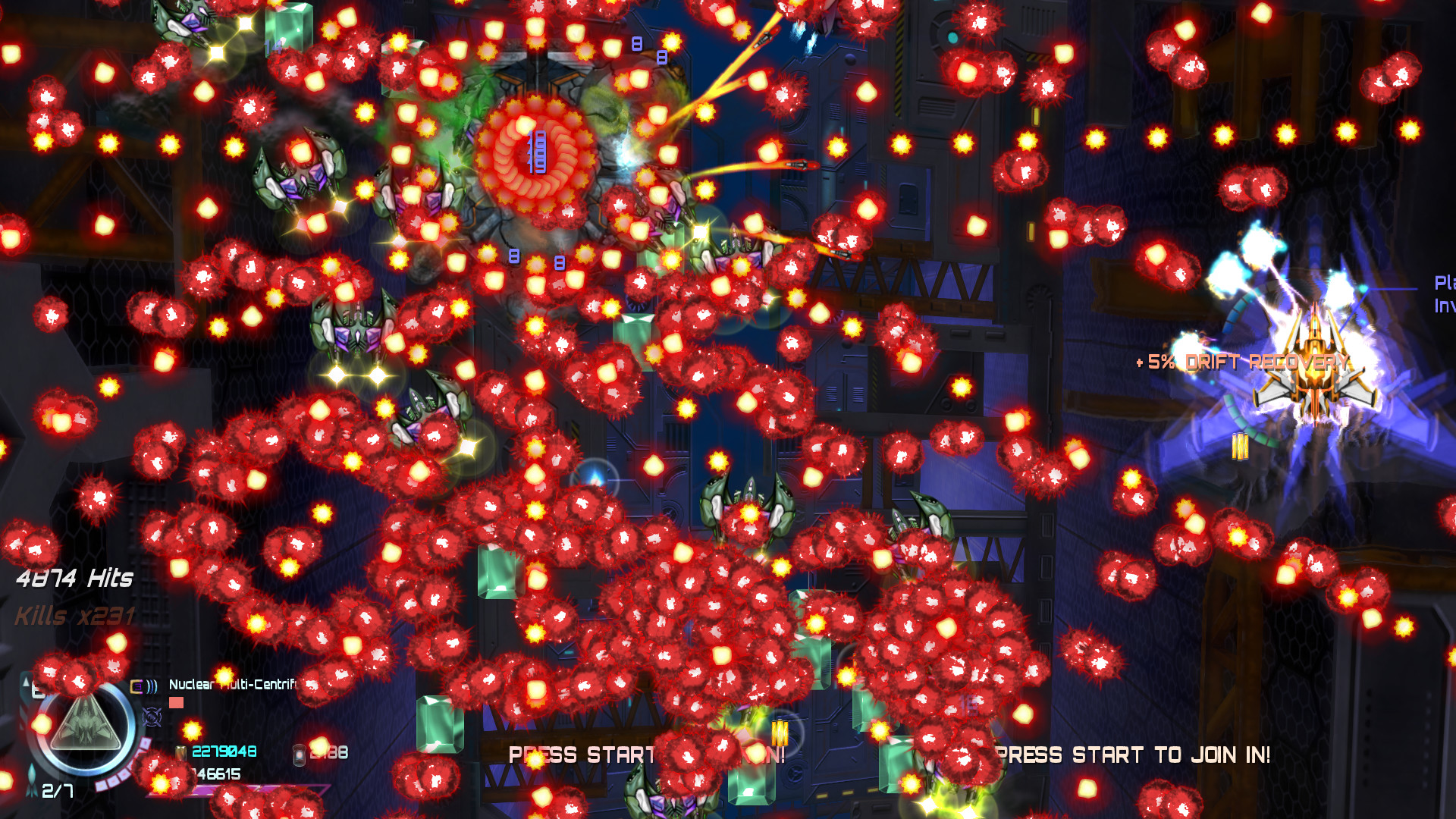Screen dimensions: 1456x819
Task: Click the capsule icon next to the 2188 counter
Action: [300, 757]
